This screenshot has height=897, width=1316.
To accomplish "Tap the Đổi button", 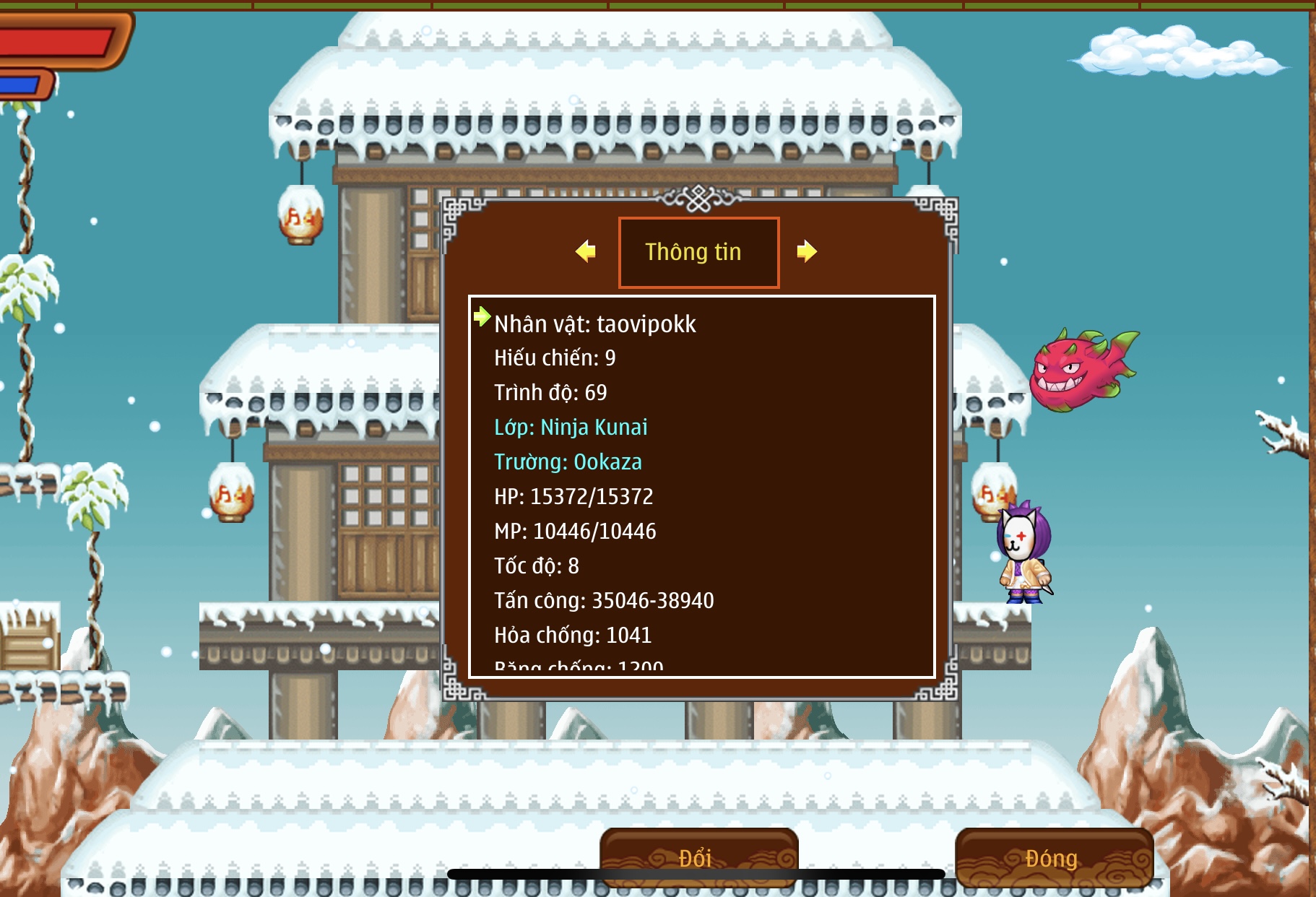I will (698, 857).
